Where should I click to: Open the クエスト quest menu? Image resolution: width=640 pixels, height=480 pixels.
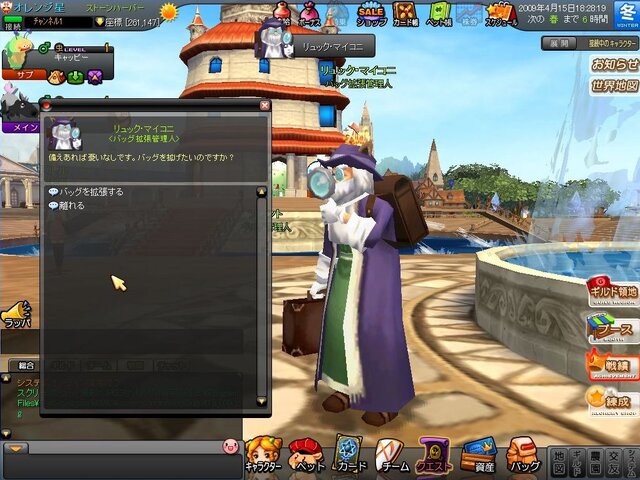[x=436, y=455]
